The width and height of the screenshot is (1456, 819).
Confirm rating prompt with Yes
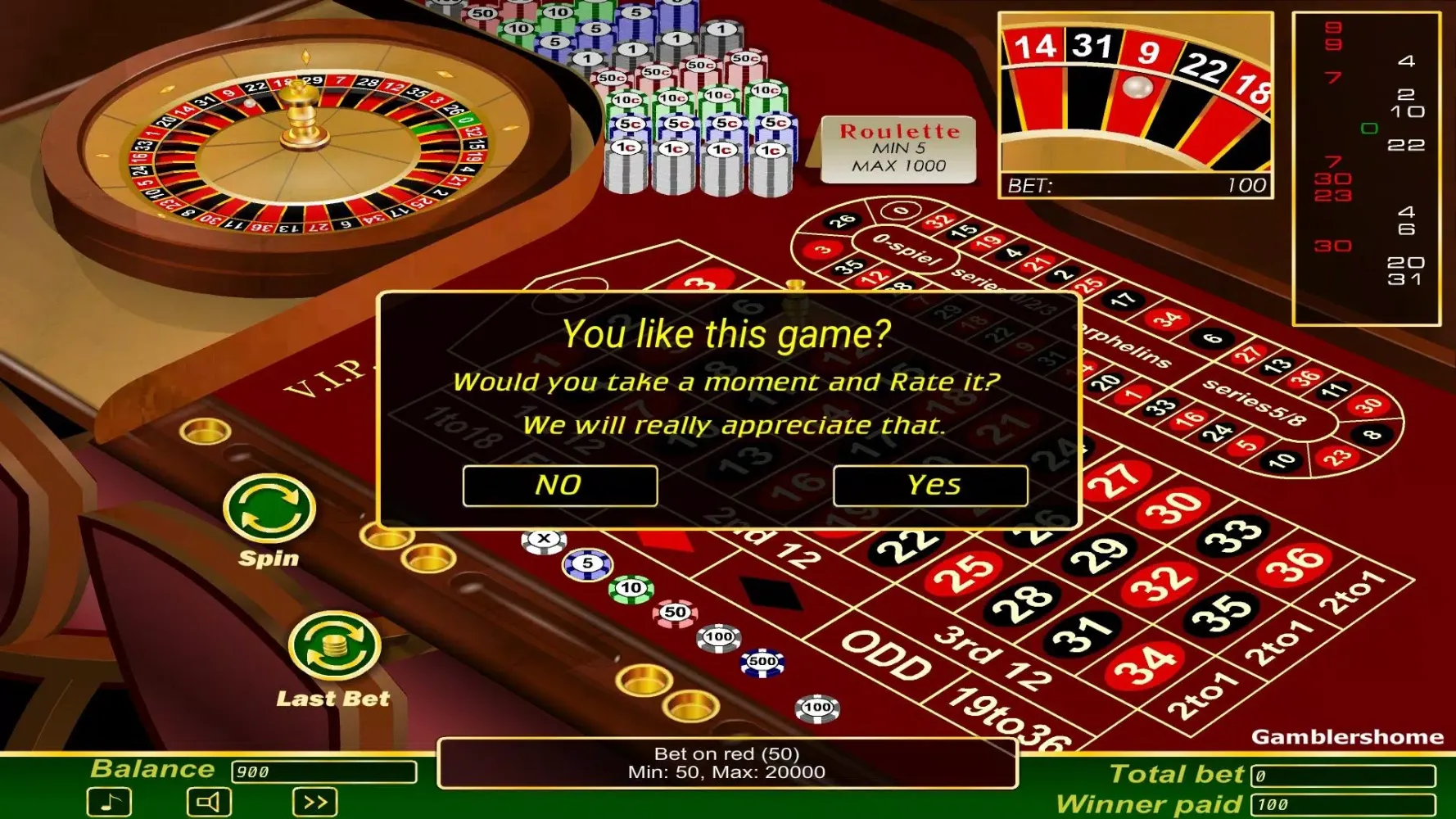(930, 485)
